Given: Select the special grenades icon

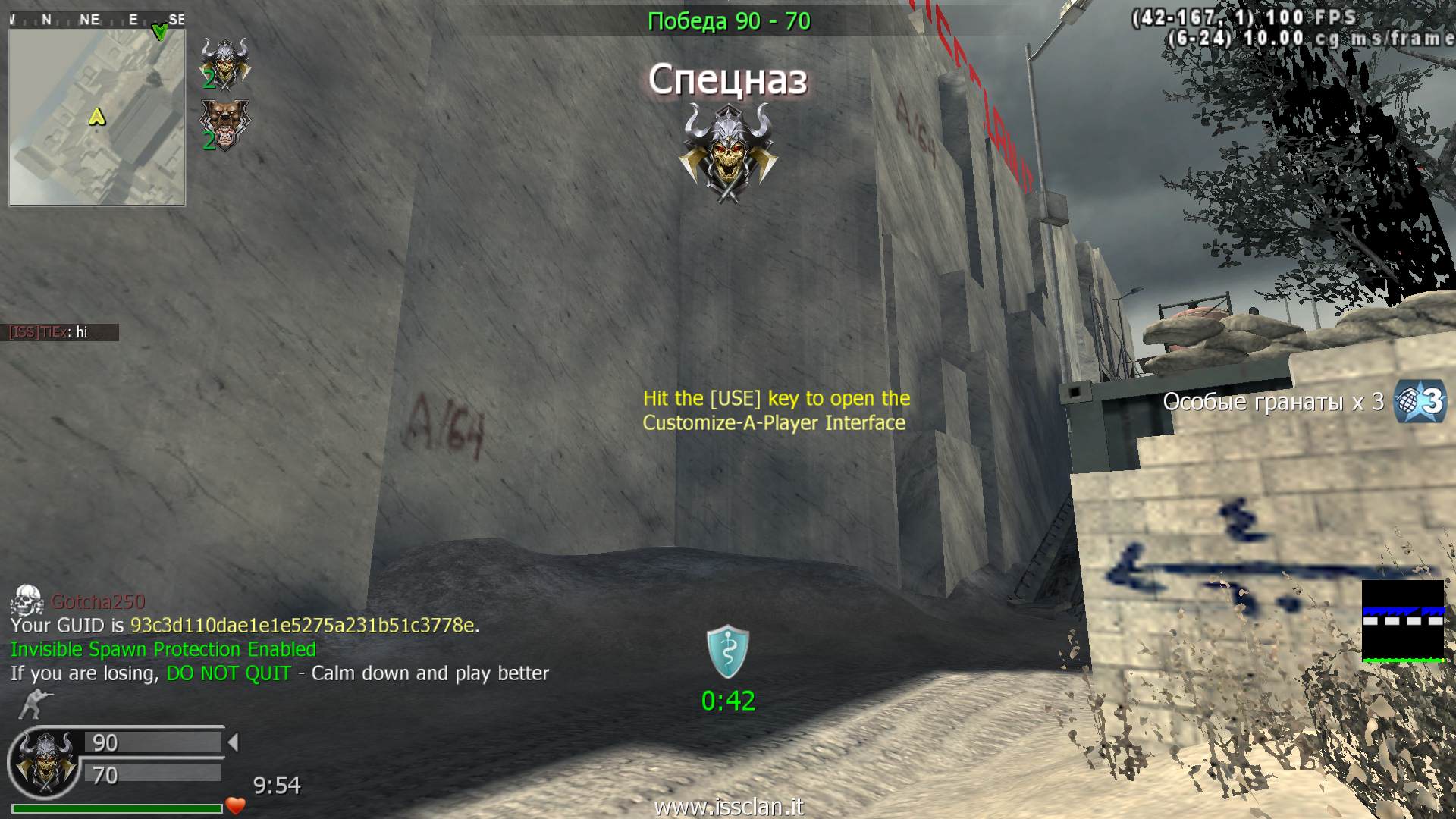Looking at the screenshot, I should coord(1421,400).
